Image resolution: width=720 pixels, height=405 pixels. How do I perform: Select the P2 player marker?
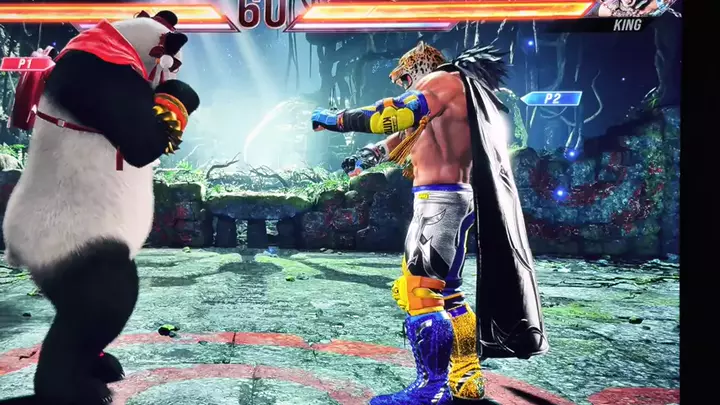[x=550, y=98]
